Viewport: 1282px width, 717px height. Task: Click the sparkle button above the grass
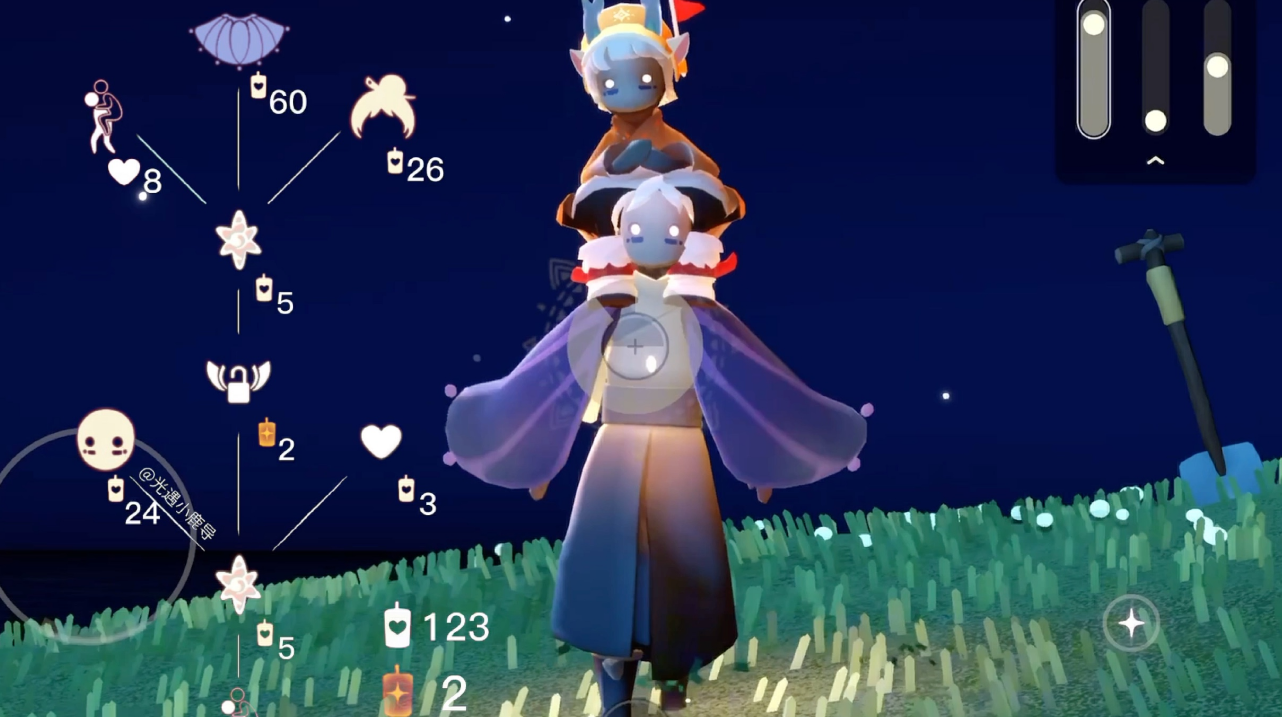1131,624
